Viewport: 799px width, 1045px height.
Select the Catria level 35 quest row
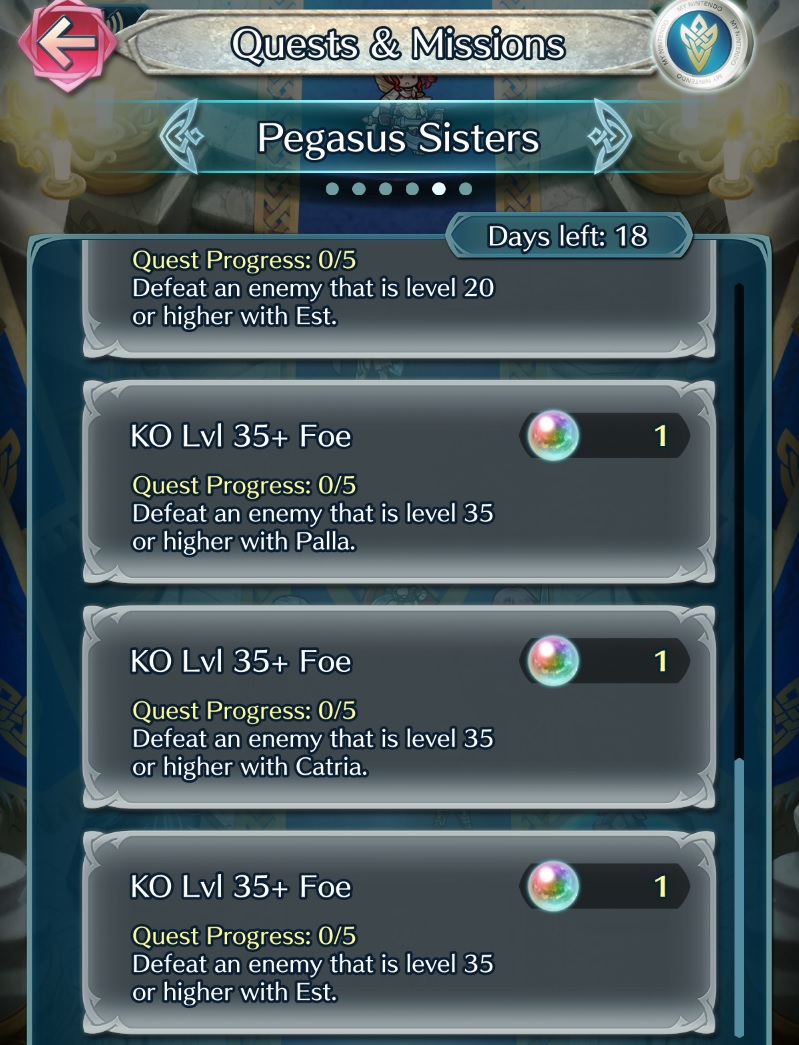[x=400, y=707]
